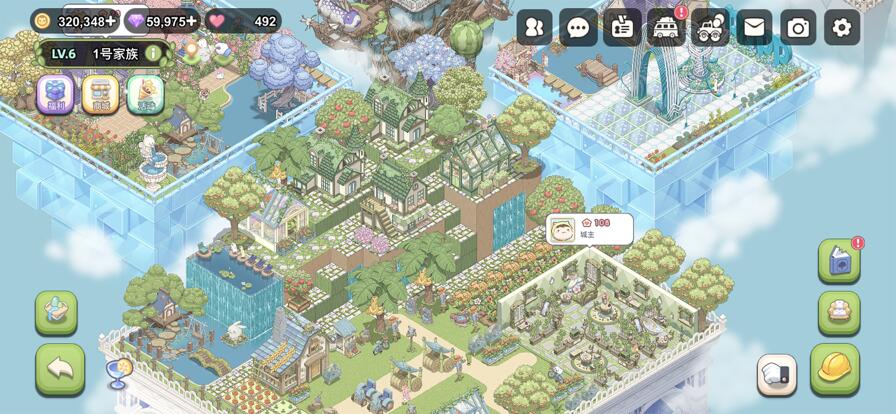
Task: Open the bell icon menu
Action: (146, 94)
